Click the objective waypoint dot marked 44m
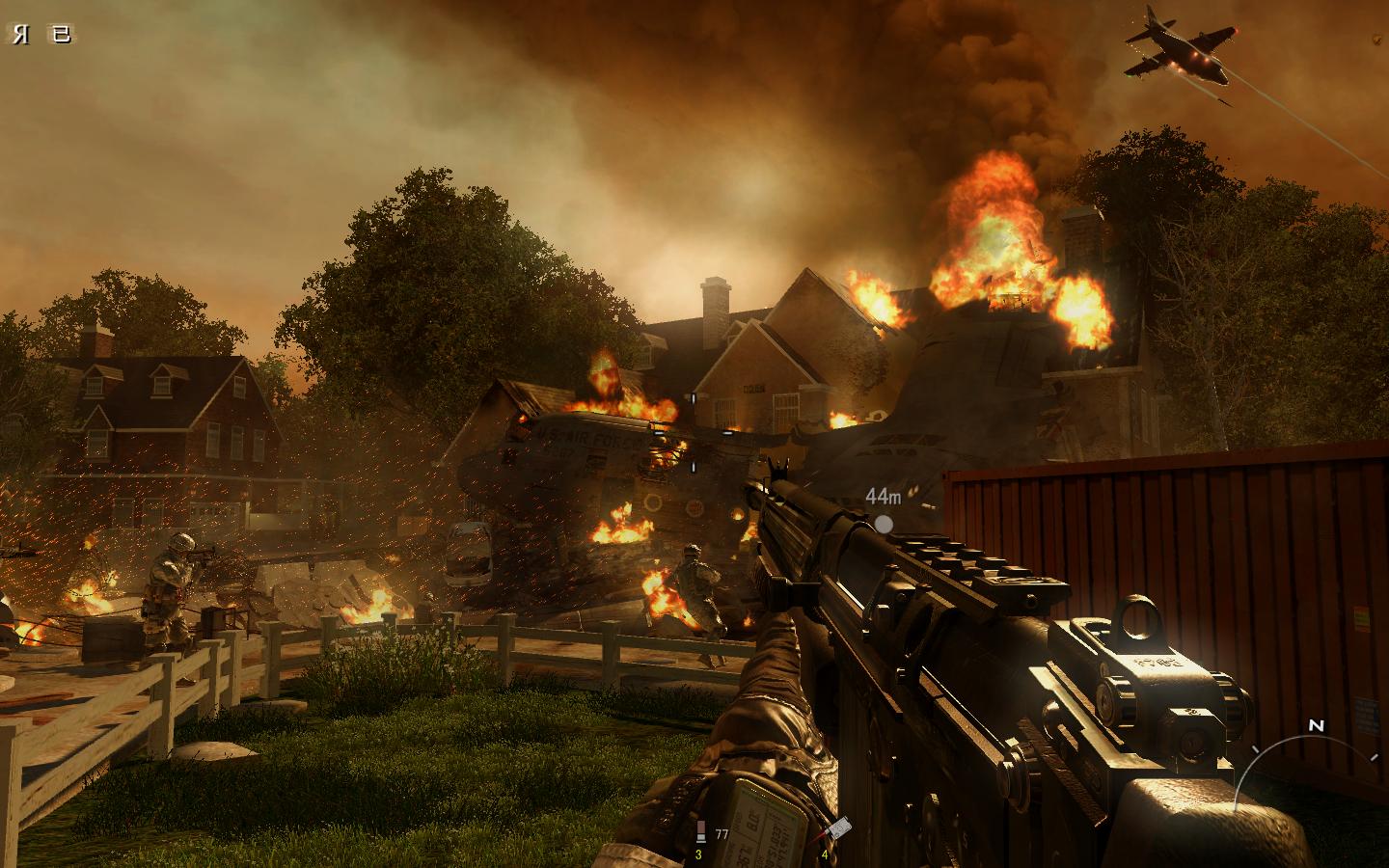The height and width of the screenshot is (868, 1389). (x=884, y=524)
